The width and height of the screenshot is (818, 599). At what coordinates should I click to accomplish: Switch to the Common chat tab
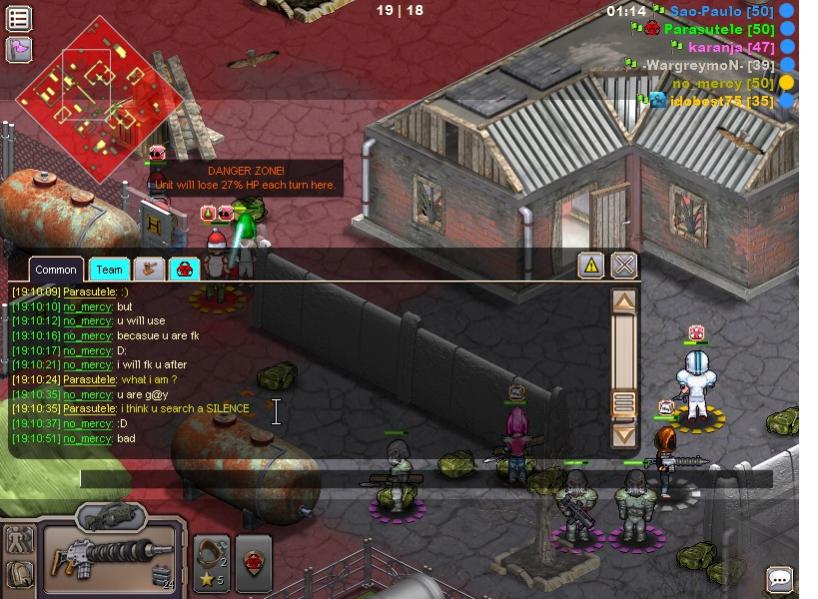tap(56, 269)
